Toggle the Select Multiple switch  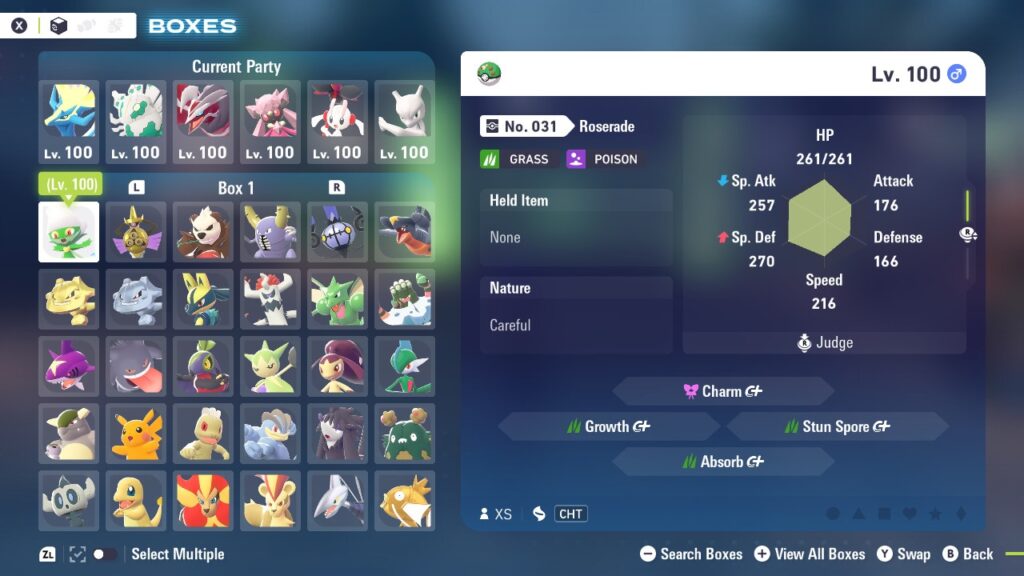tap(104, 554)
